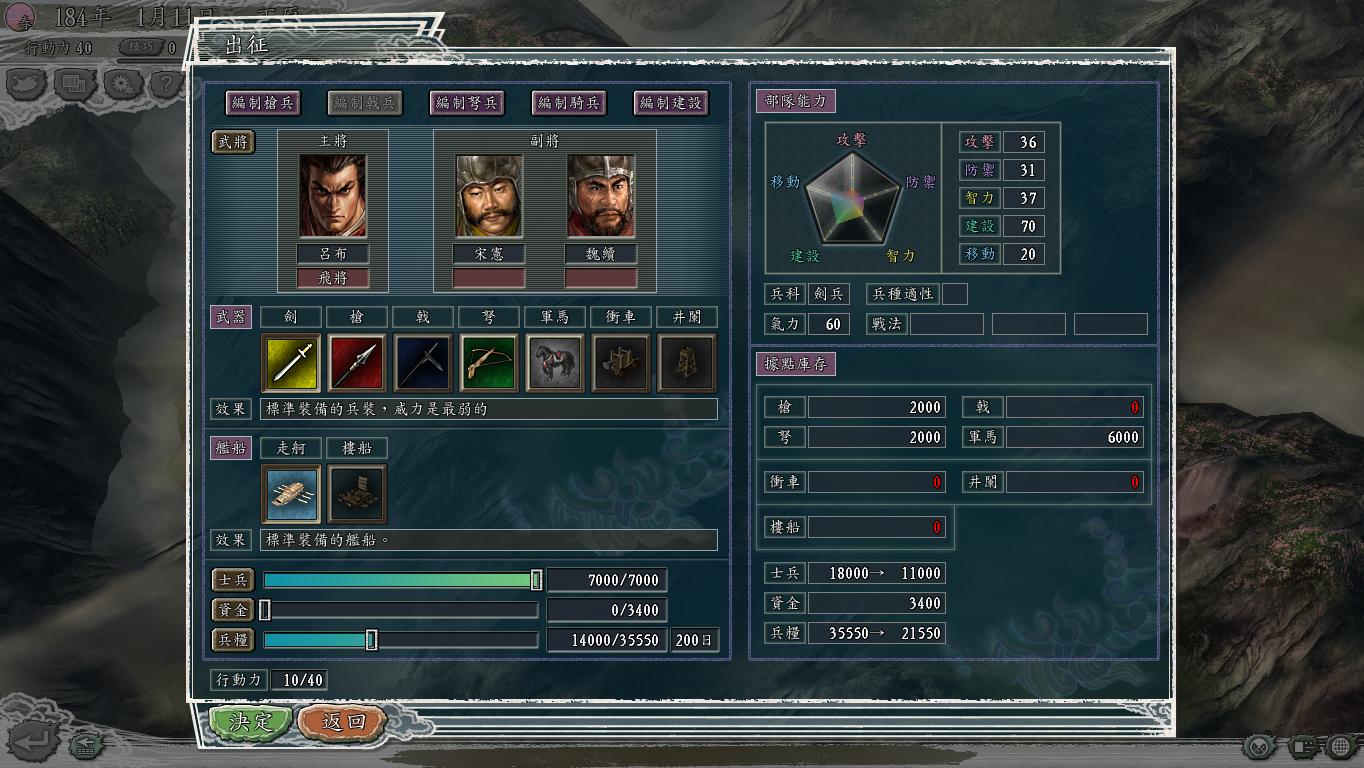Adjust the 兵糧 provisions slider
This screenshot has width=1364, height=768.
tap(371, 640)
